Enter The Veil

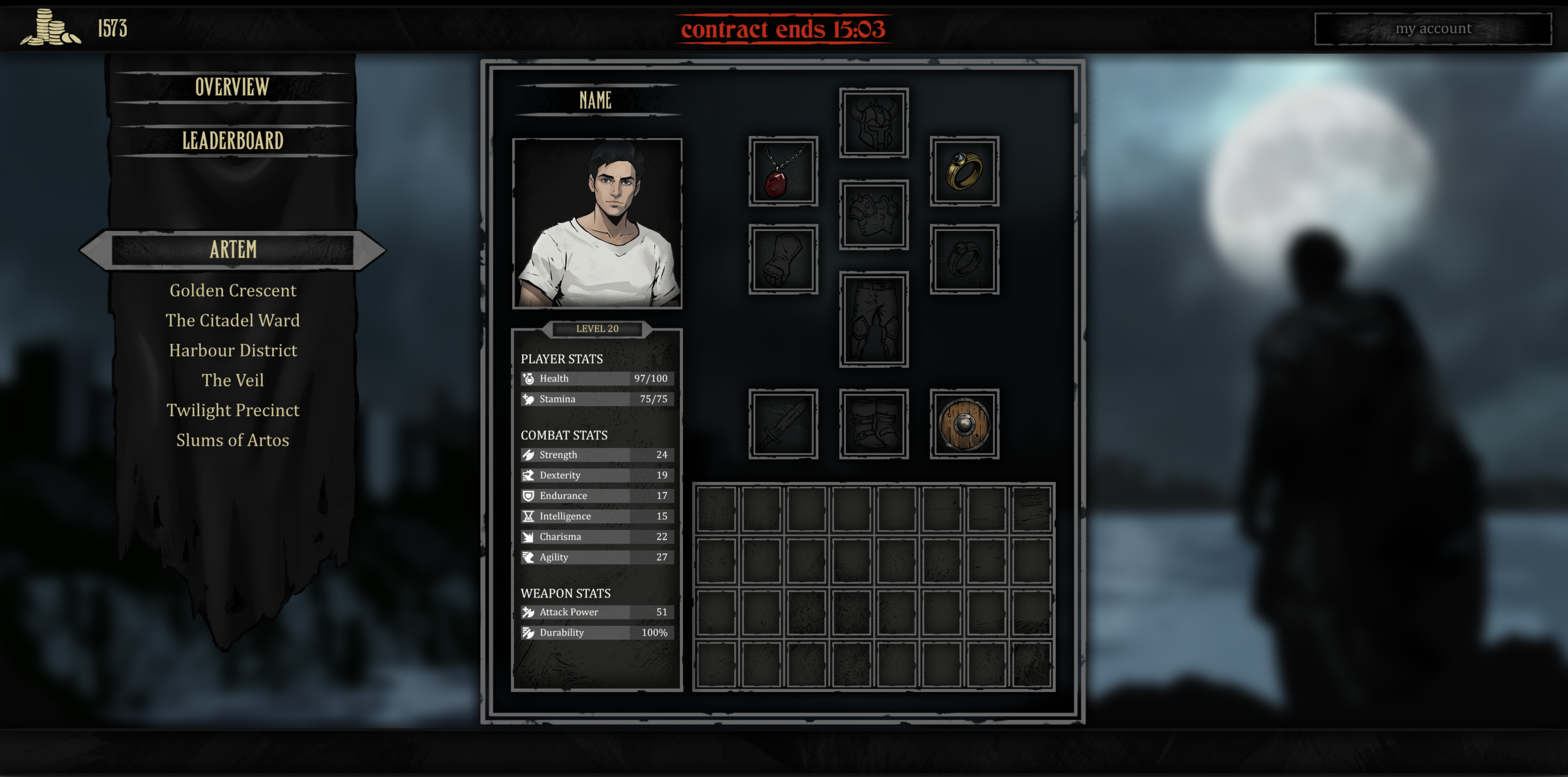(x=233, y=381)
